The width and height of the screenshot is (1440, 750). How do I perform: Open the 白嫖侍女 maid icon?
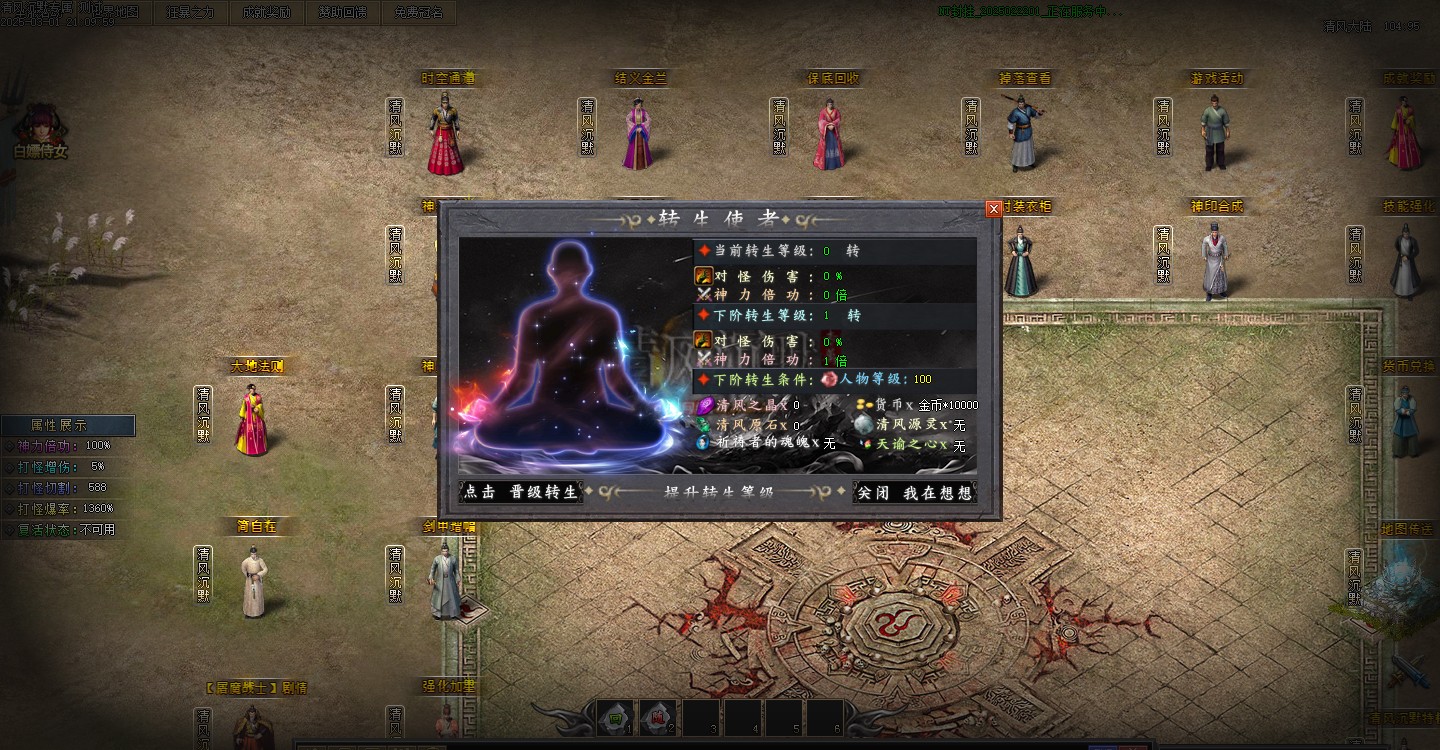tap(40, 130)
